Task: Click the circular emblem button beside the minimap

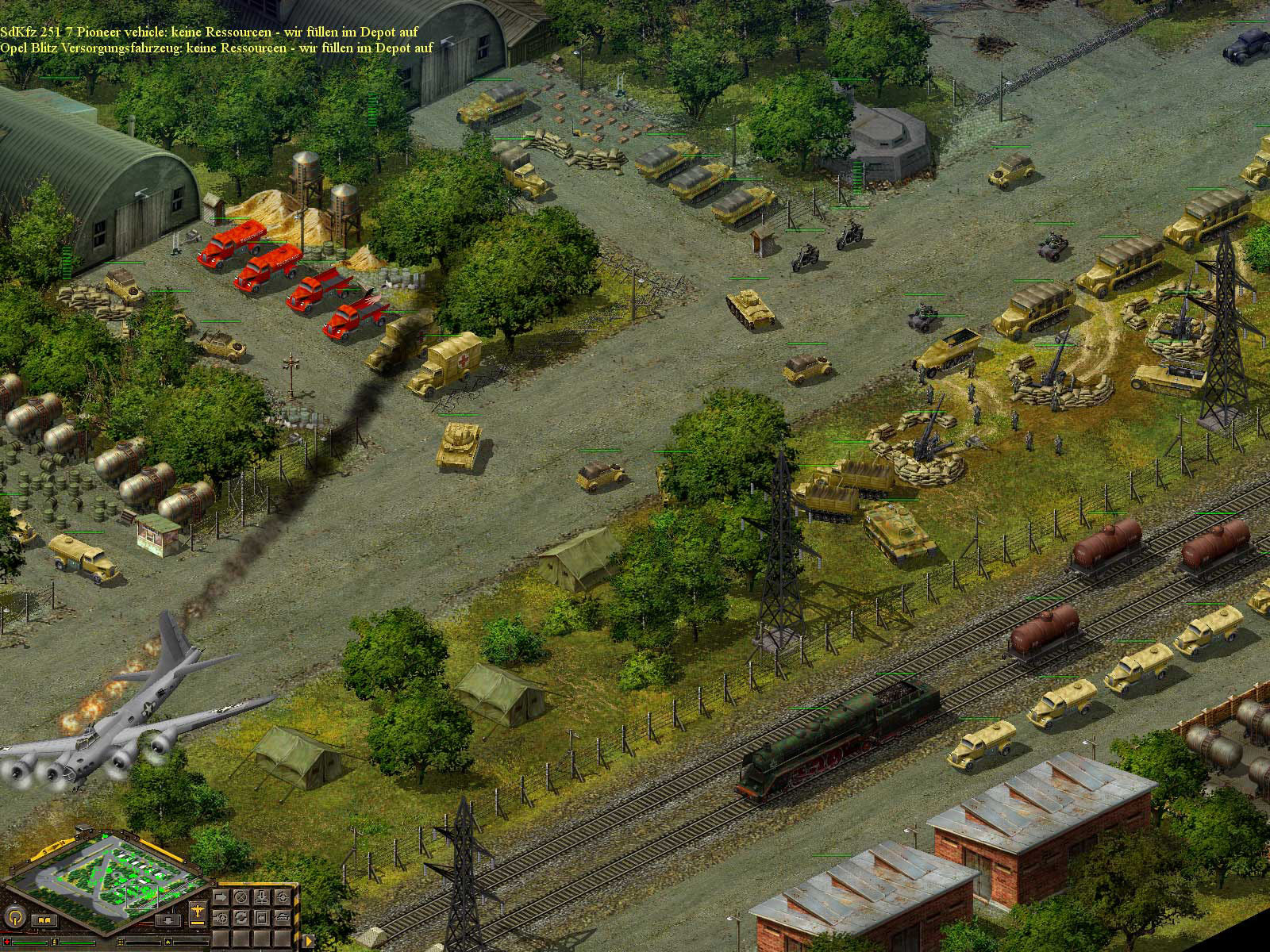Action: point(15,919)
